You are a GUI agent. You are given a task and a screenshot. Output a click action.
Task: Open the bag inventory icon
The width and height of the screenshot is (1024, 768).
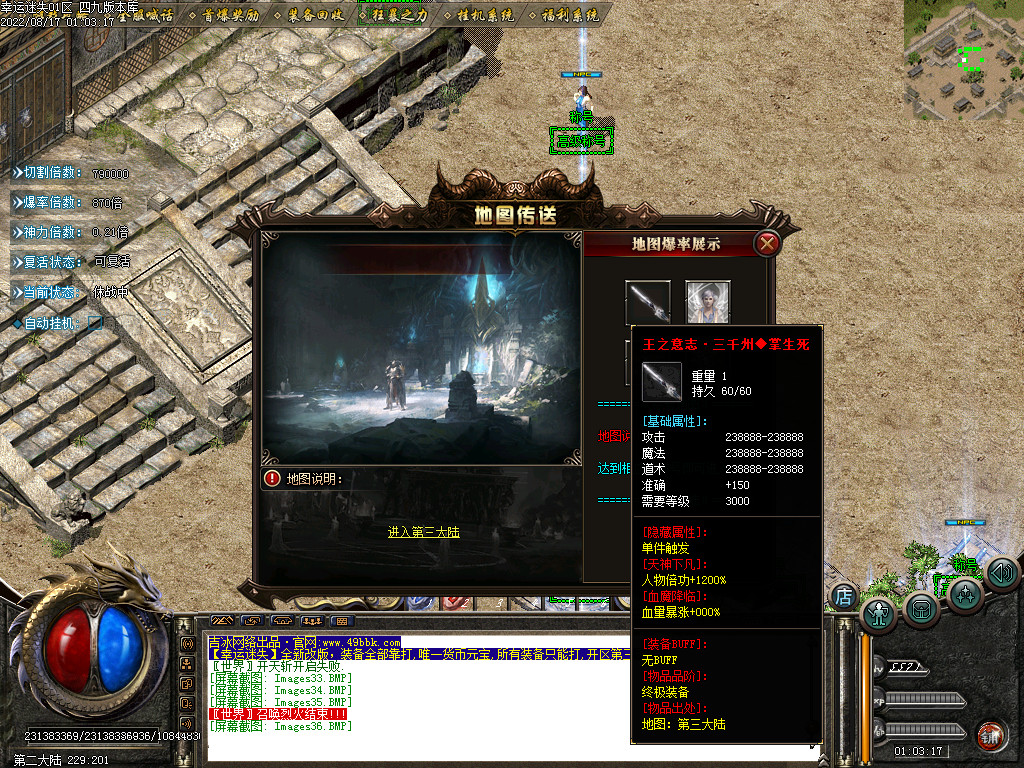click(922, 608)
